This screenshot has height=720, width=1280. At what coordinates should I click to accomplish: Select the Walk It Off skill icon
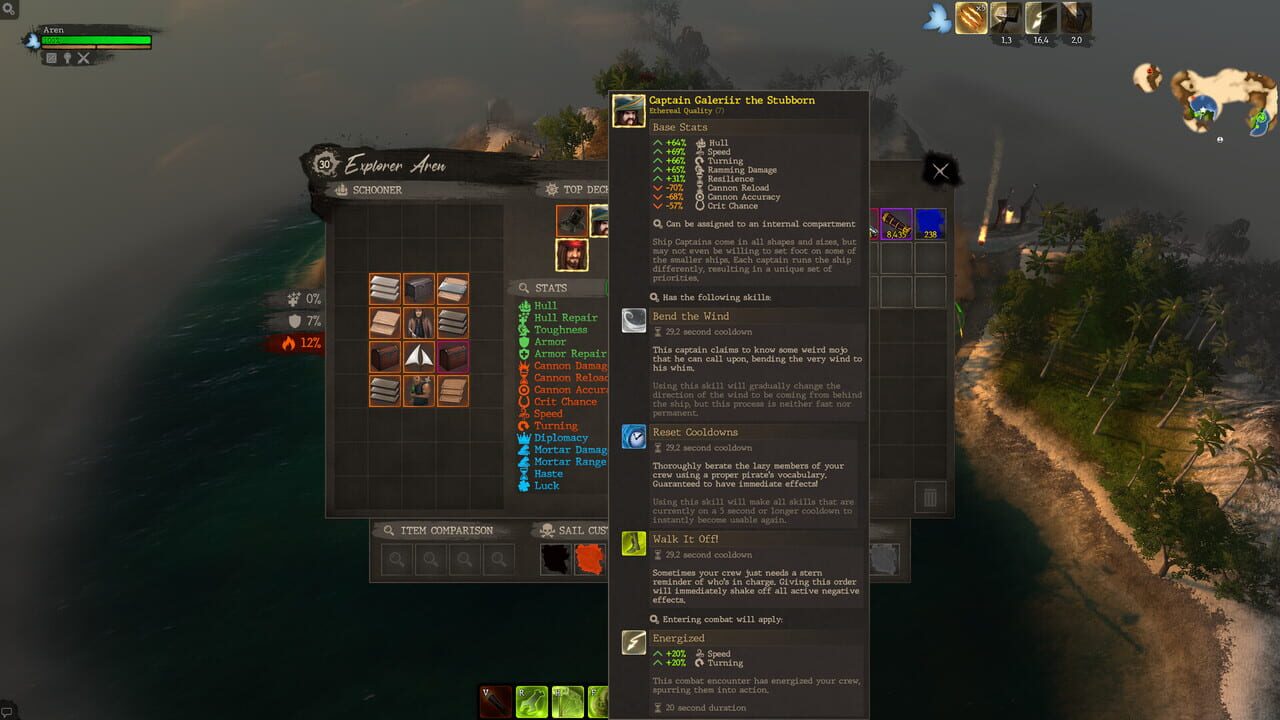pyautogui.click(x=632, y=543)
